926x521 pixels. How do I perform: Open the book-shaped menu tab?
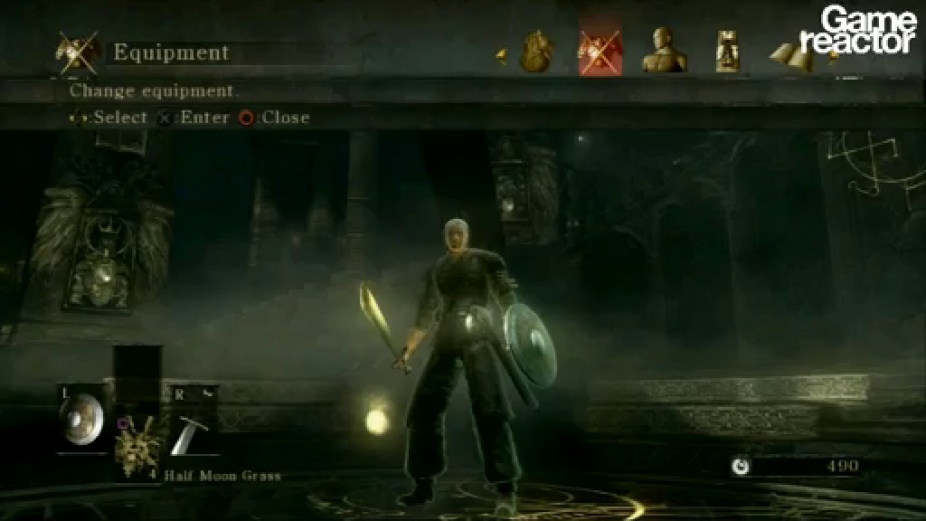pos(795,56)
